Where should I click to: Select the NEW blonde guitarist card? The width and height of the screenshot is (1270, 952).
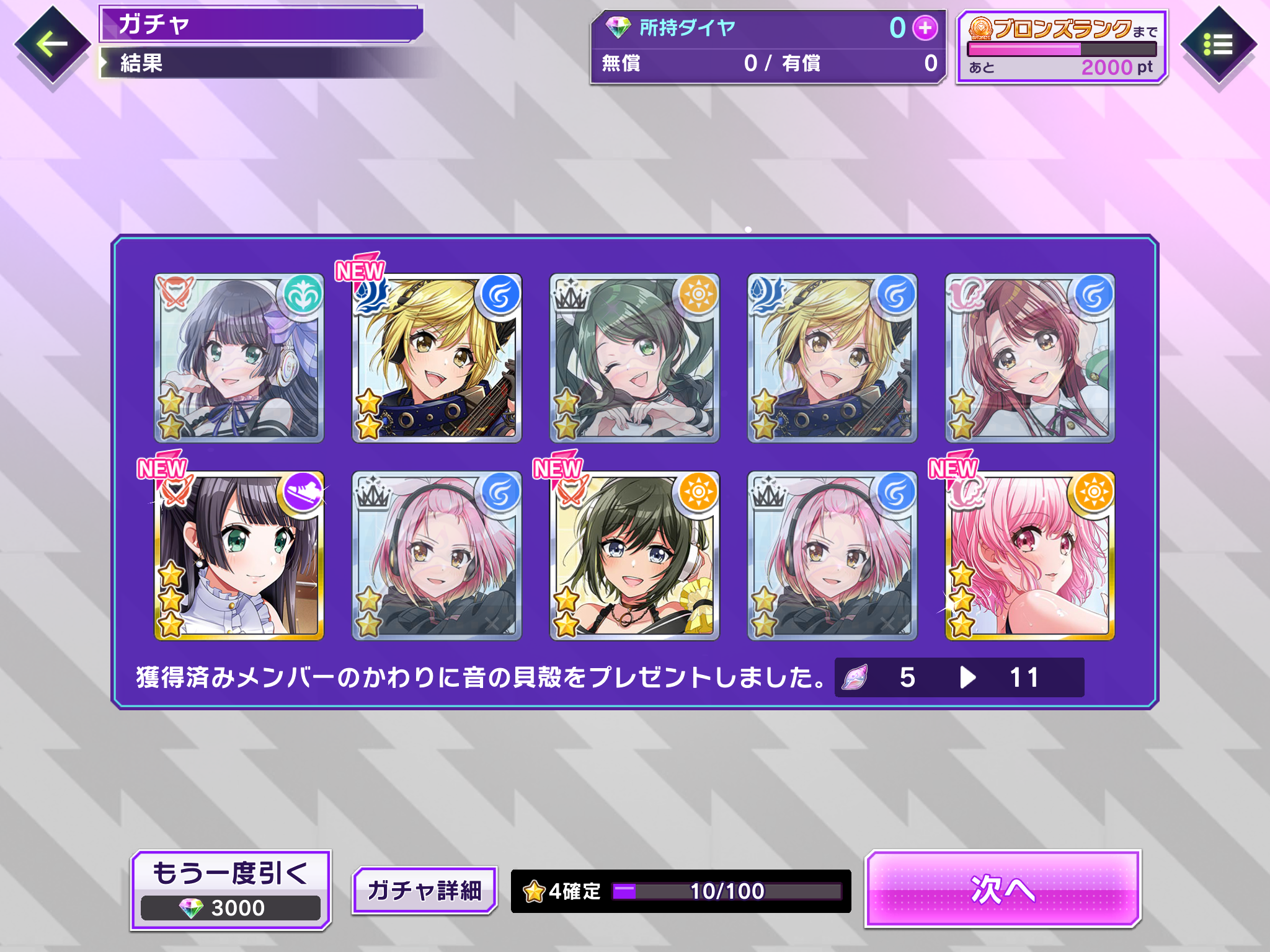pos(437,358)
